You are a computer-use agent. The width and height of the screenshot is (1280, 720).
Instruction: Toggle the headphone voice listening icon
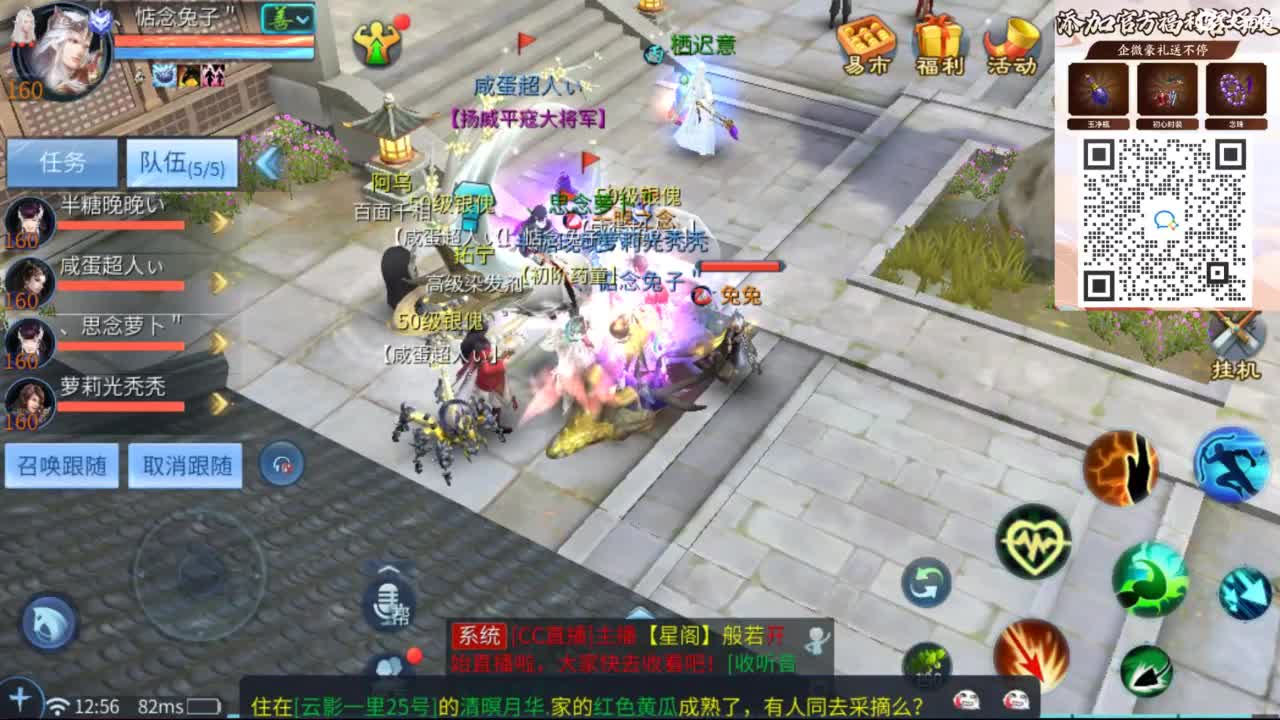(280, 460)
